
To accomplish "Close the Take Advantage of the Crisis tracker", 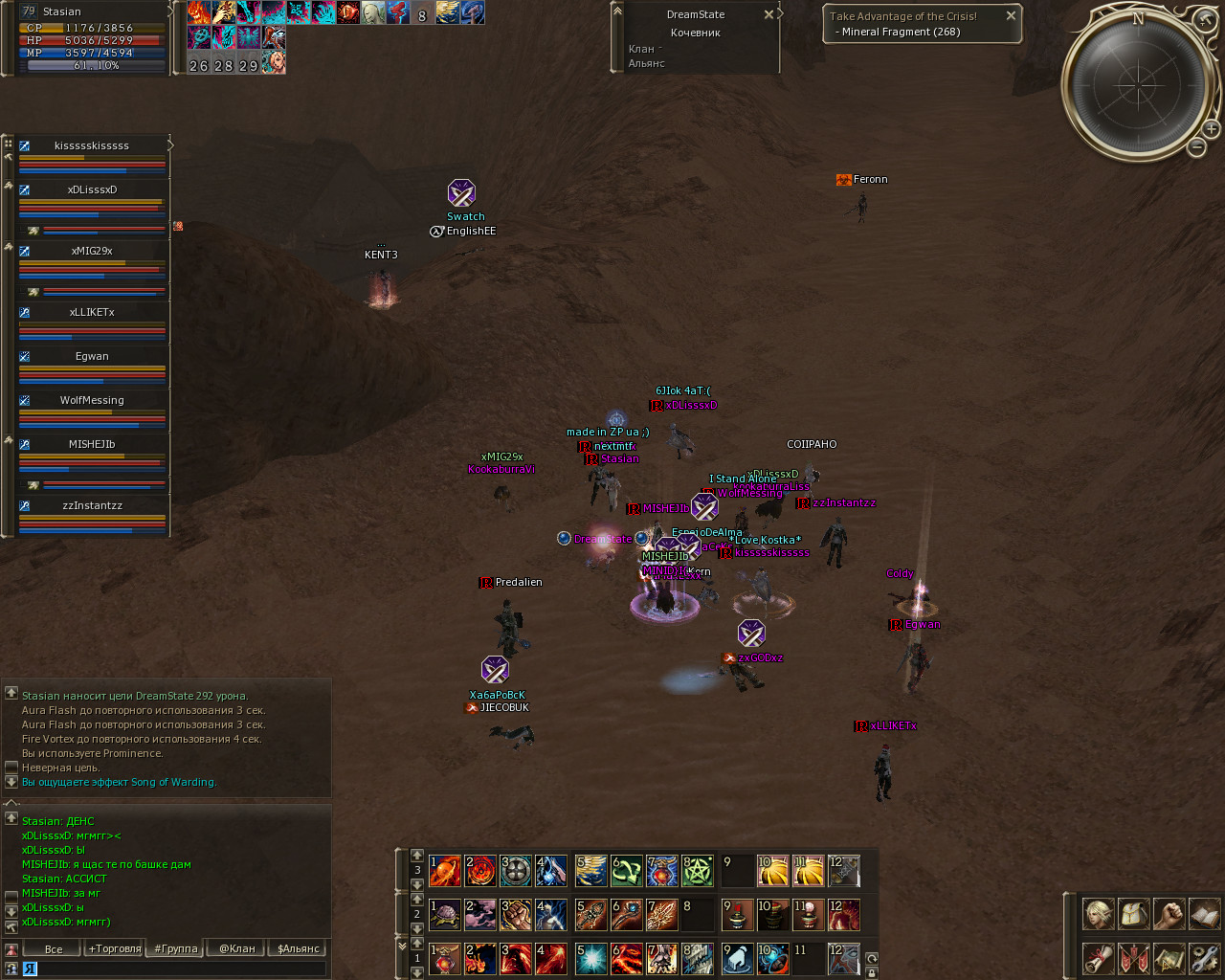I will coord(1011,15).
